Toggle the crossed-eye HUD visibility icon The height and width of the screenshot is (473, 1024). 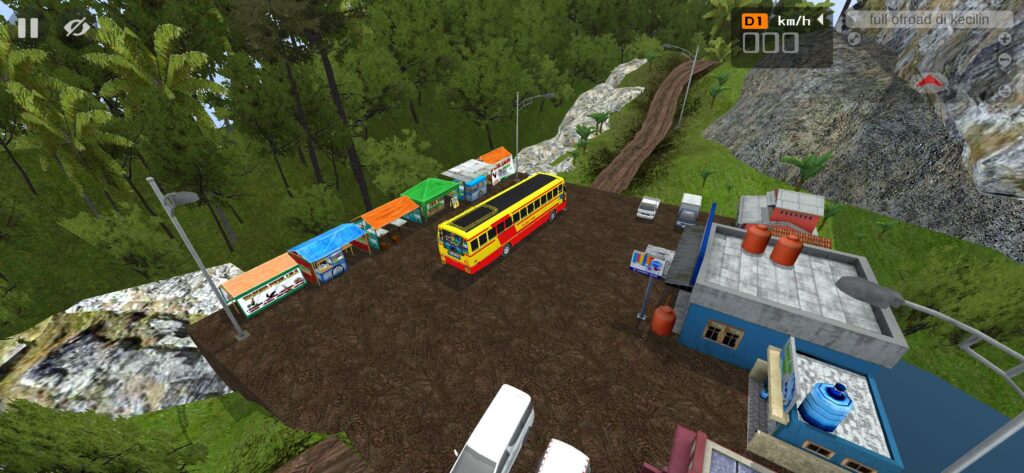tap(76, 28)
